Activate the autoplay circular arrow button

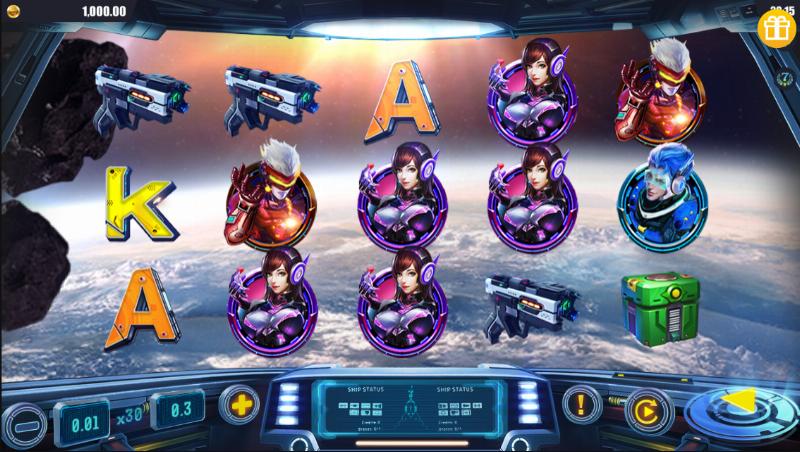coord(647,410)
